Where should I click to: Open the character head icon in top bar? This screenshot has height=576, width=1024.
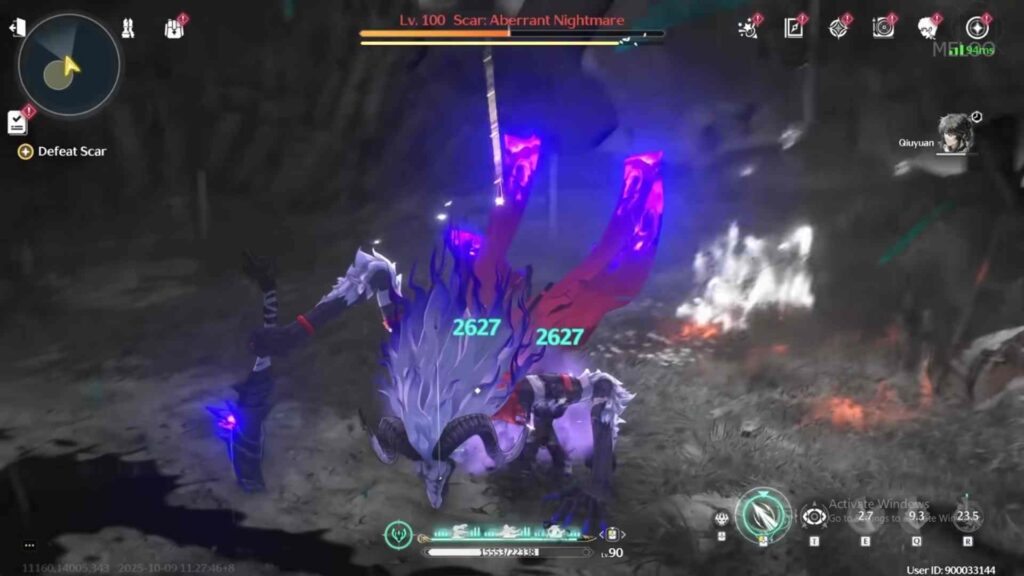tap(928, 28)
